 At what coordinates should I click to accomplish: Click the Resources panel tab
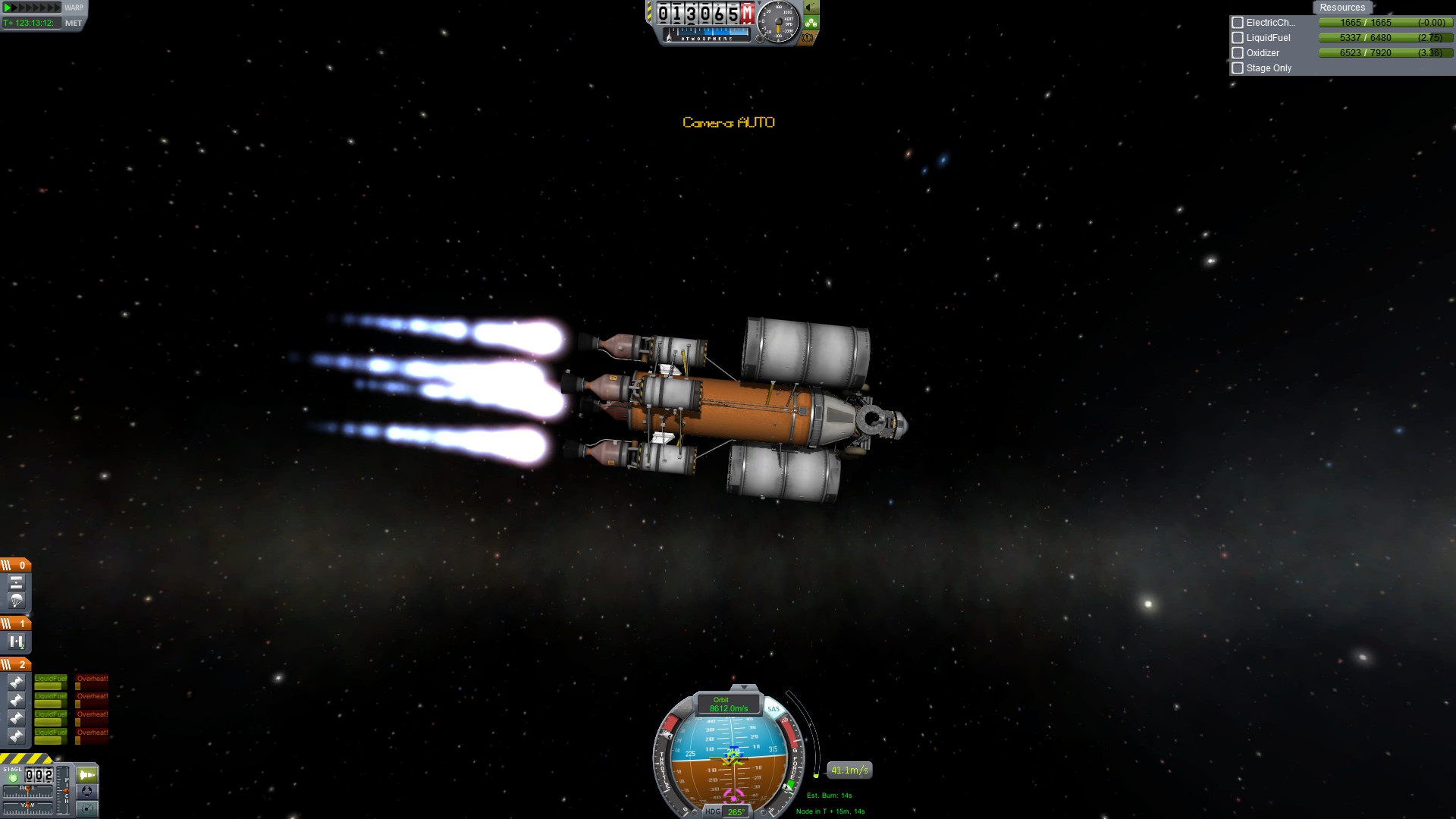[x=1341, y=8]
